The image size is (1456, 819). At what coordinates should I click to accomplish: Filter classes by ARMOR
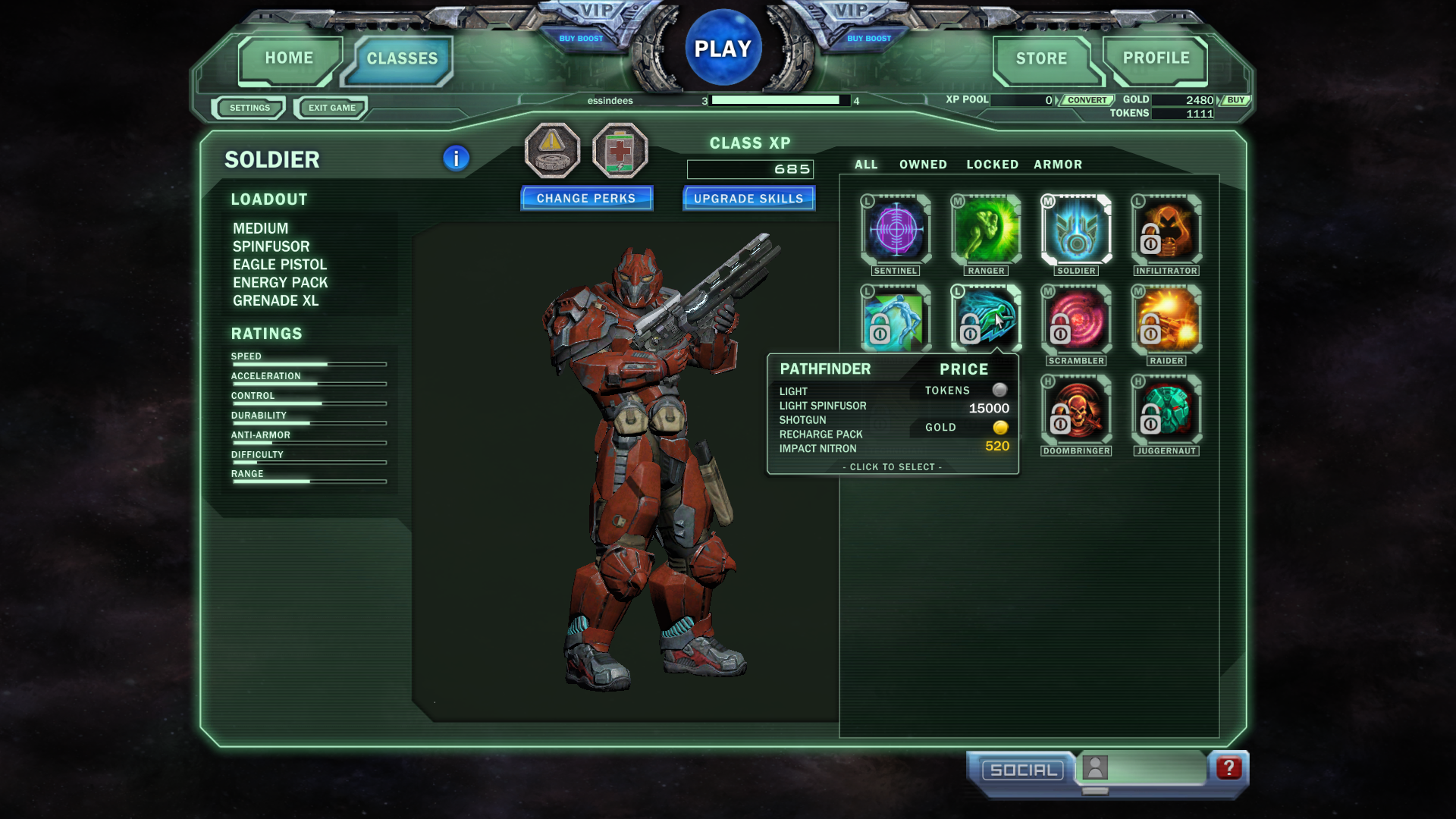coord(1058,165)
